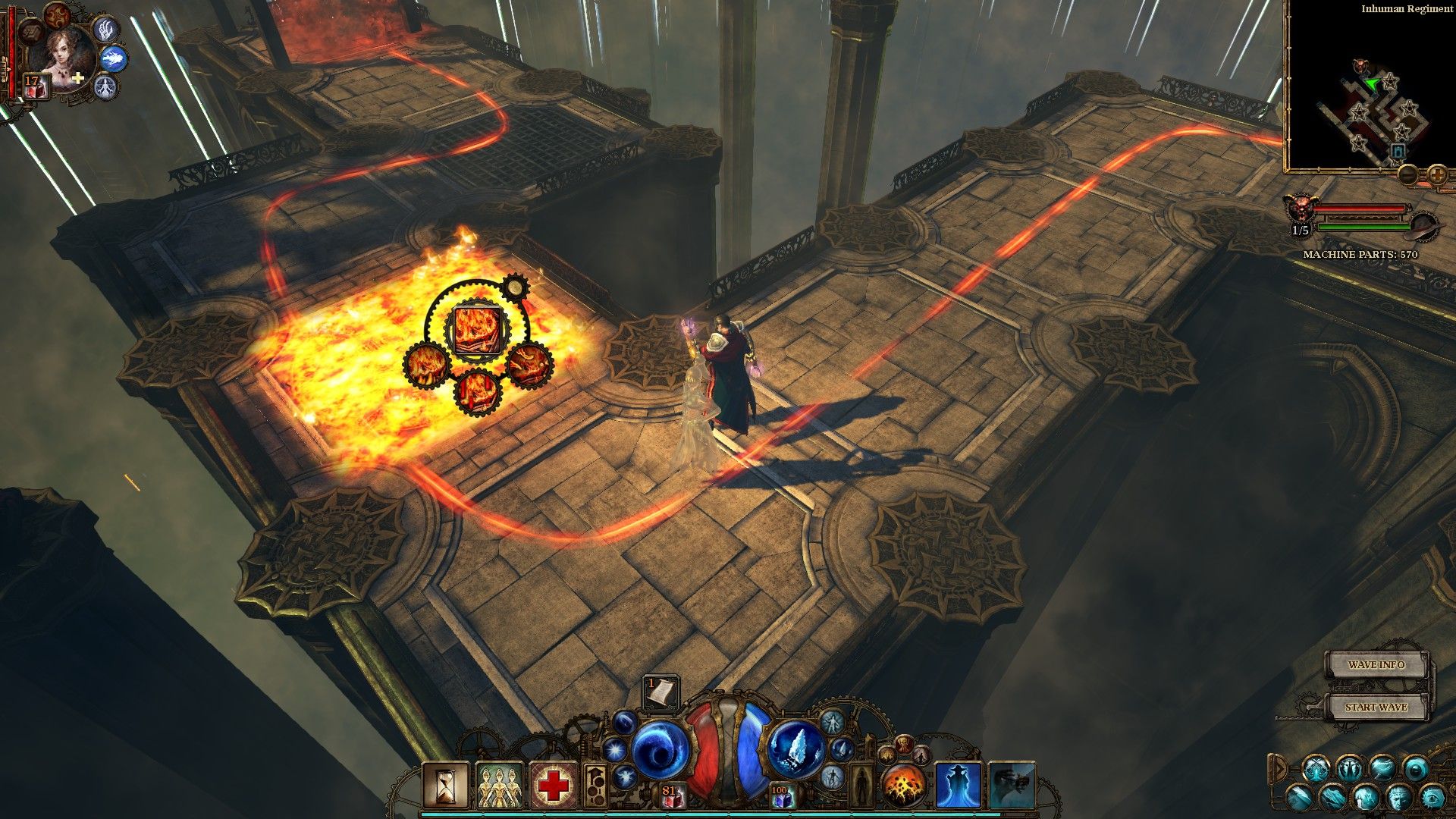The height and width of the screenshot is (819, 1456).
Task: Activate the three golden figures skill
Action: pos(499,786)
